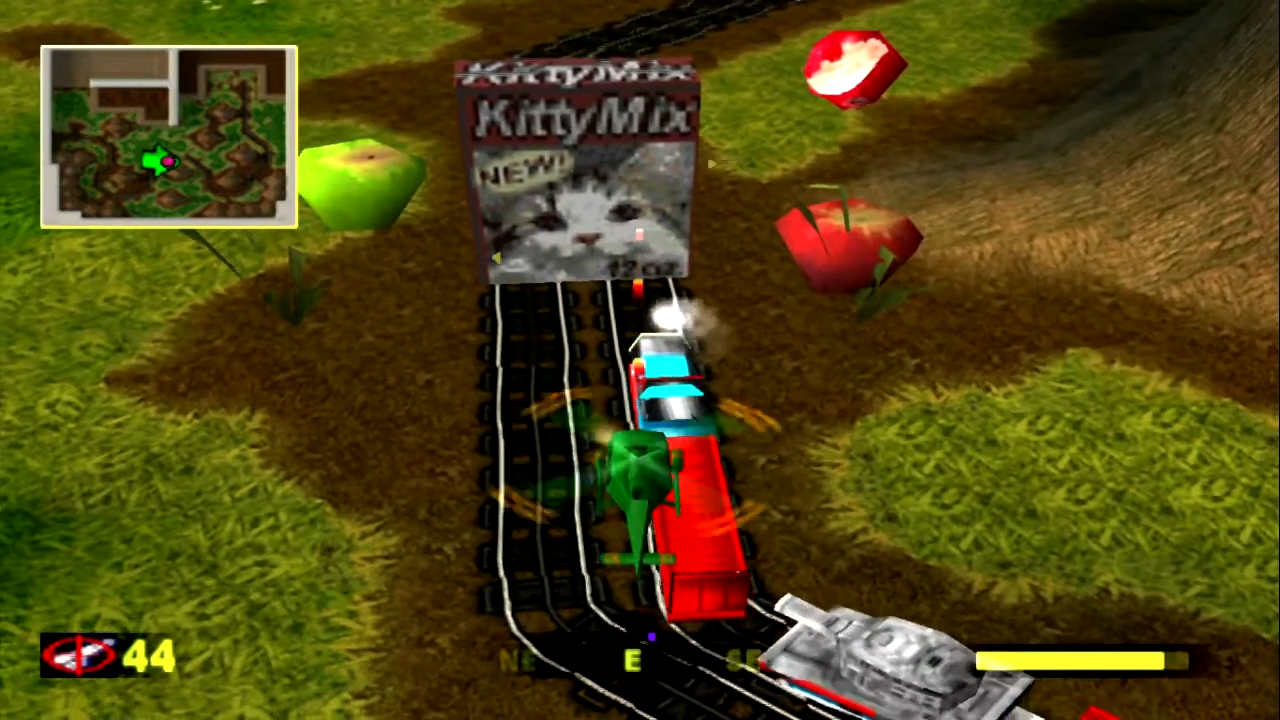Open the minimap panel
The image size is (1280, 720).
click(x=168, y=137)
